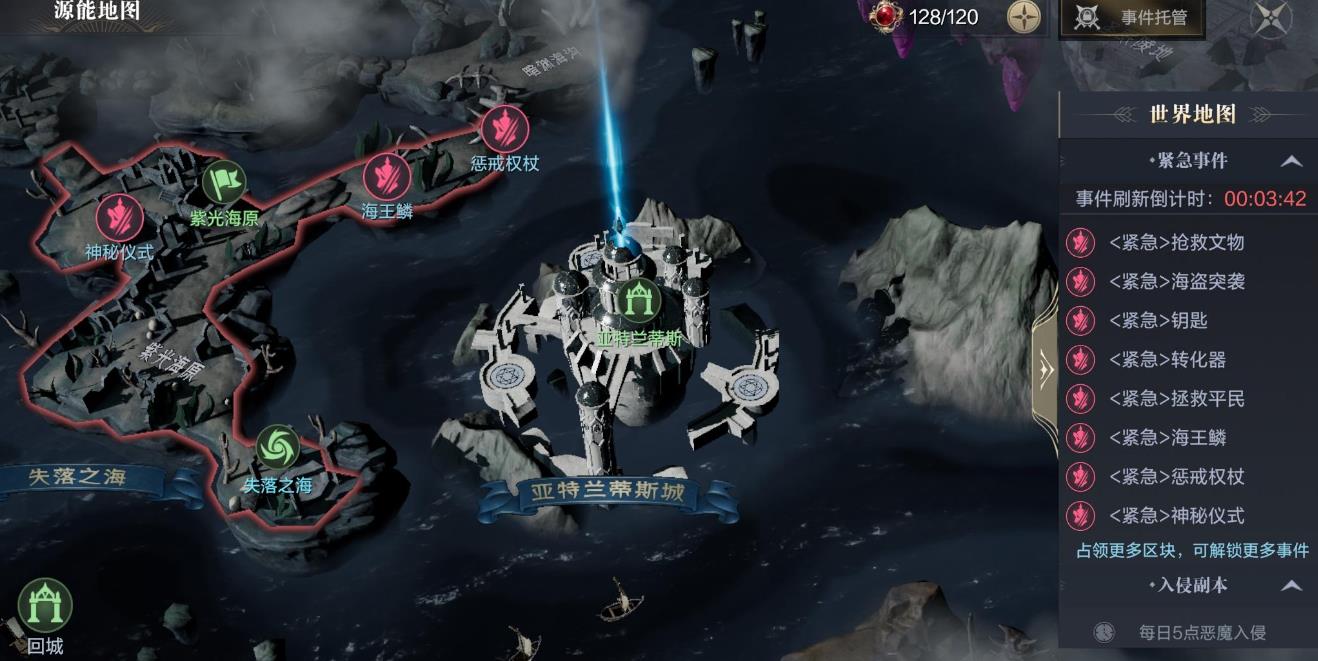Click the round compass icon beside energy counter
Viewport: 1318px width, 661px height.
click(x=1023, y=17)
